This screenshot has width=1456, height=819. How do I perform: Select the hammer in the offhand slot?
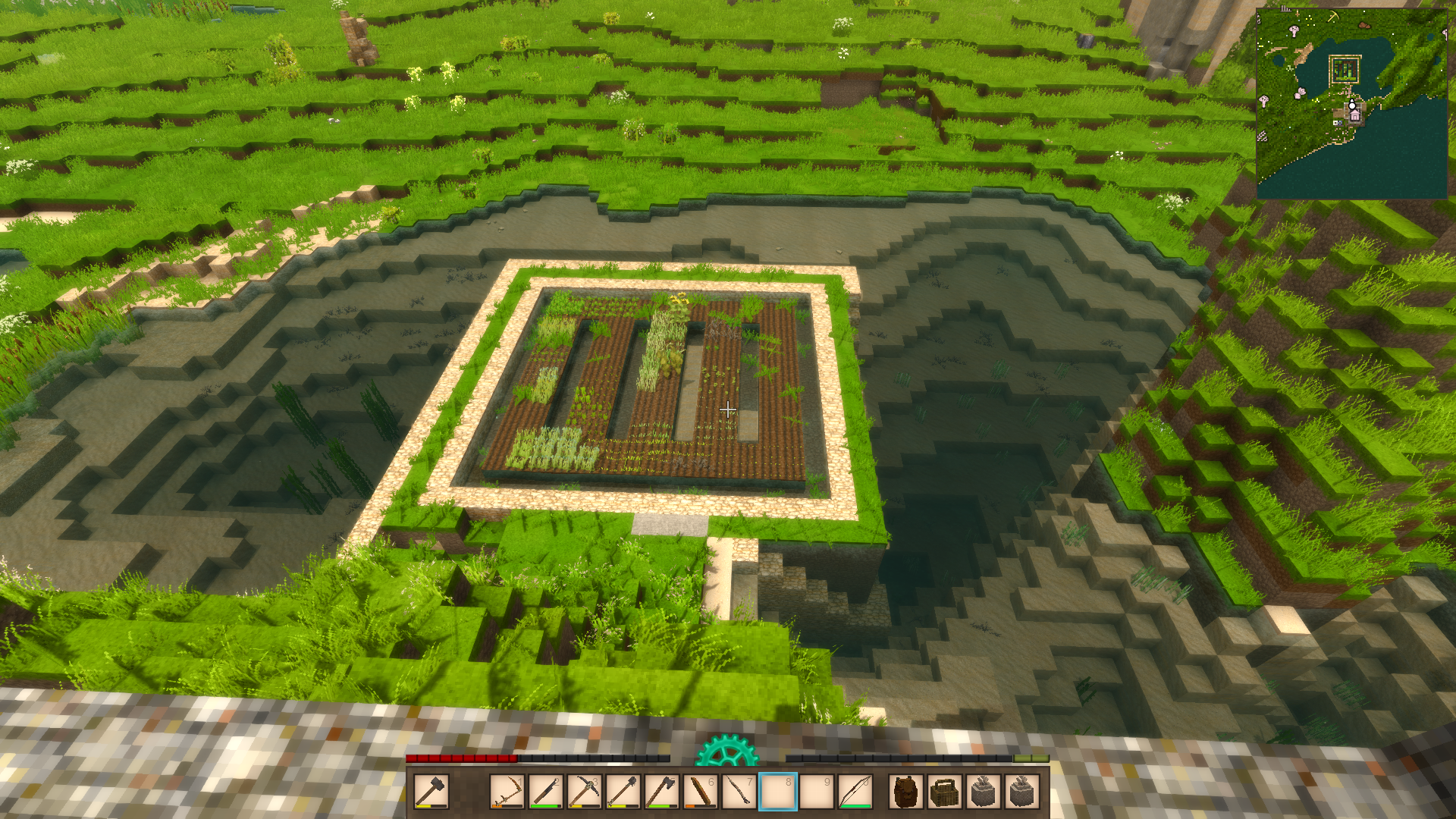click(x=431, y=792)
